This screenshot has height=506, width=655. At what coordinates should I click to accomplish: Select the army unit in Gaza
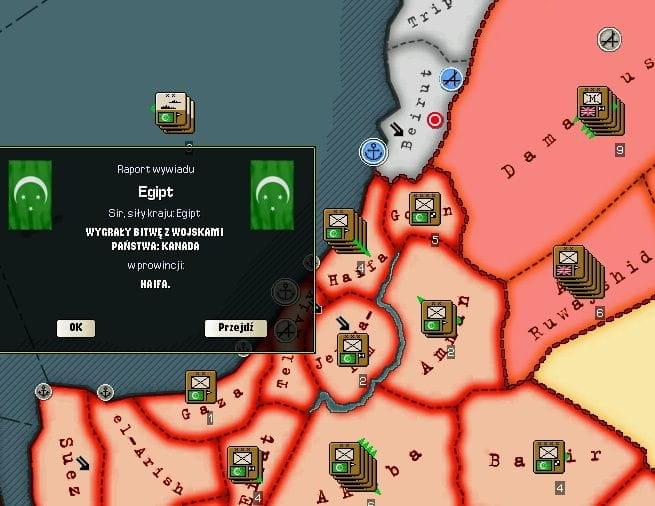click(200, 388)
